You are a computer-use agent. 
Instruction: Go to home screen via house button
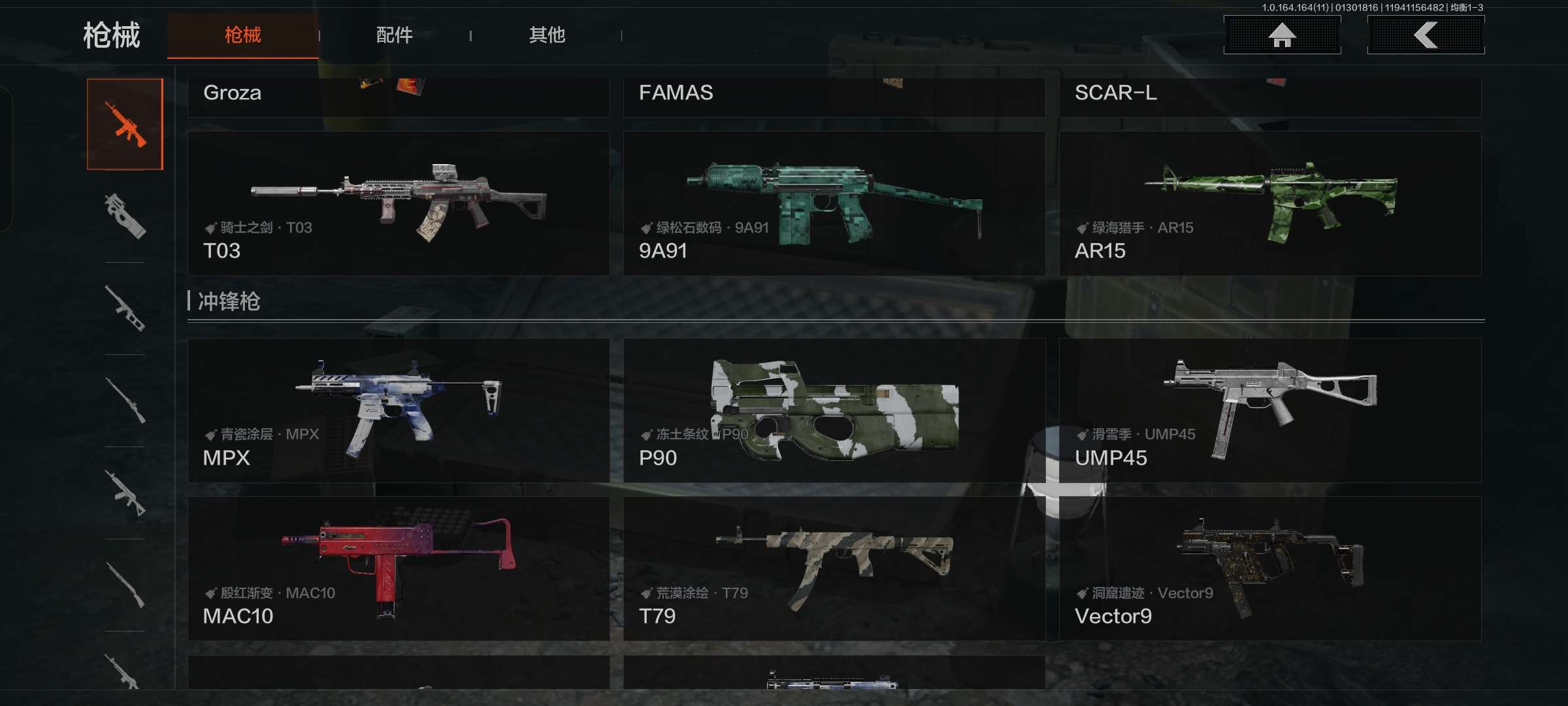tap(1282, 35)
